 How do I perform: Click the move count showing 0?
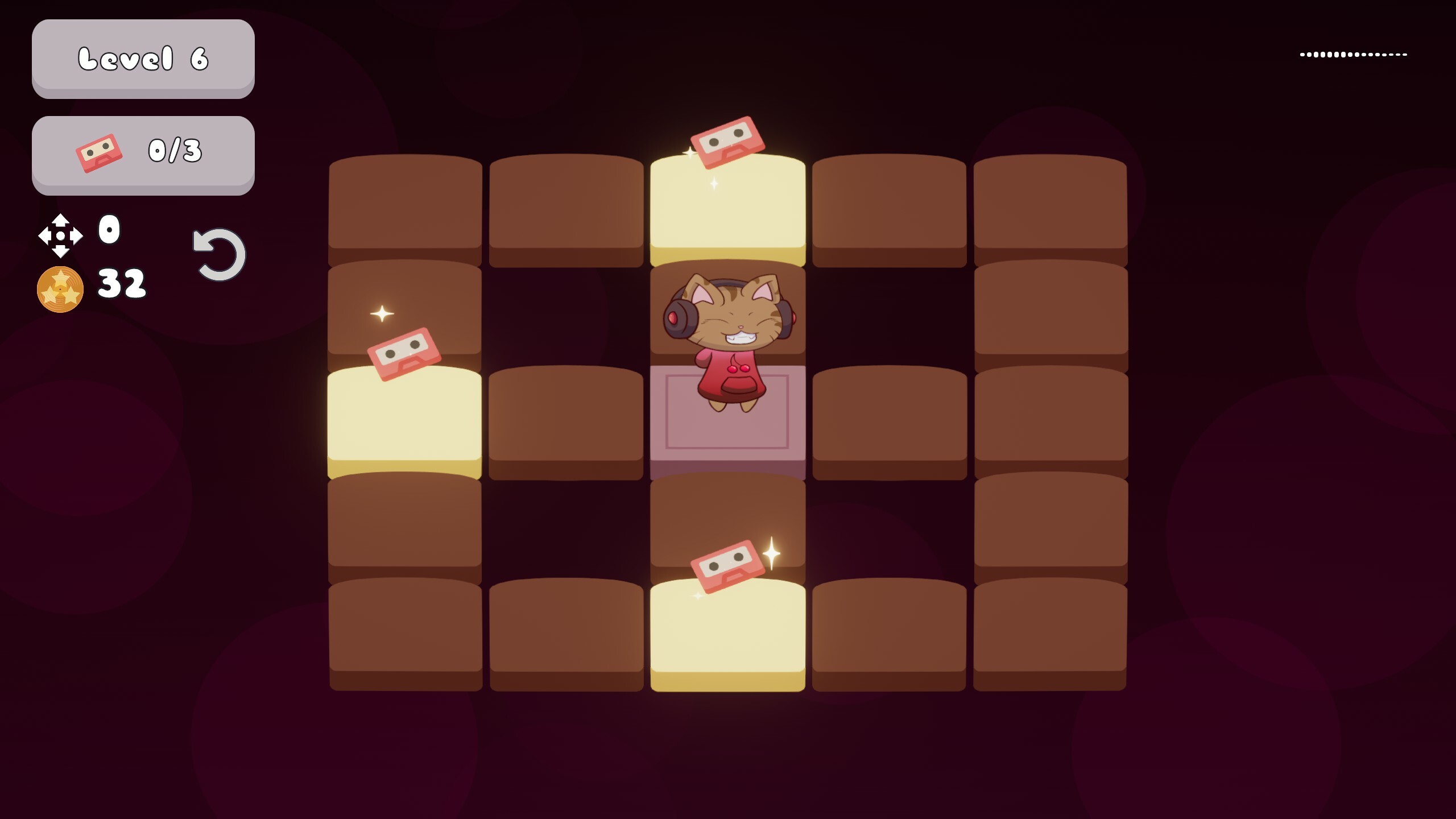pos(109,229)
